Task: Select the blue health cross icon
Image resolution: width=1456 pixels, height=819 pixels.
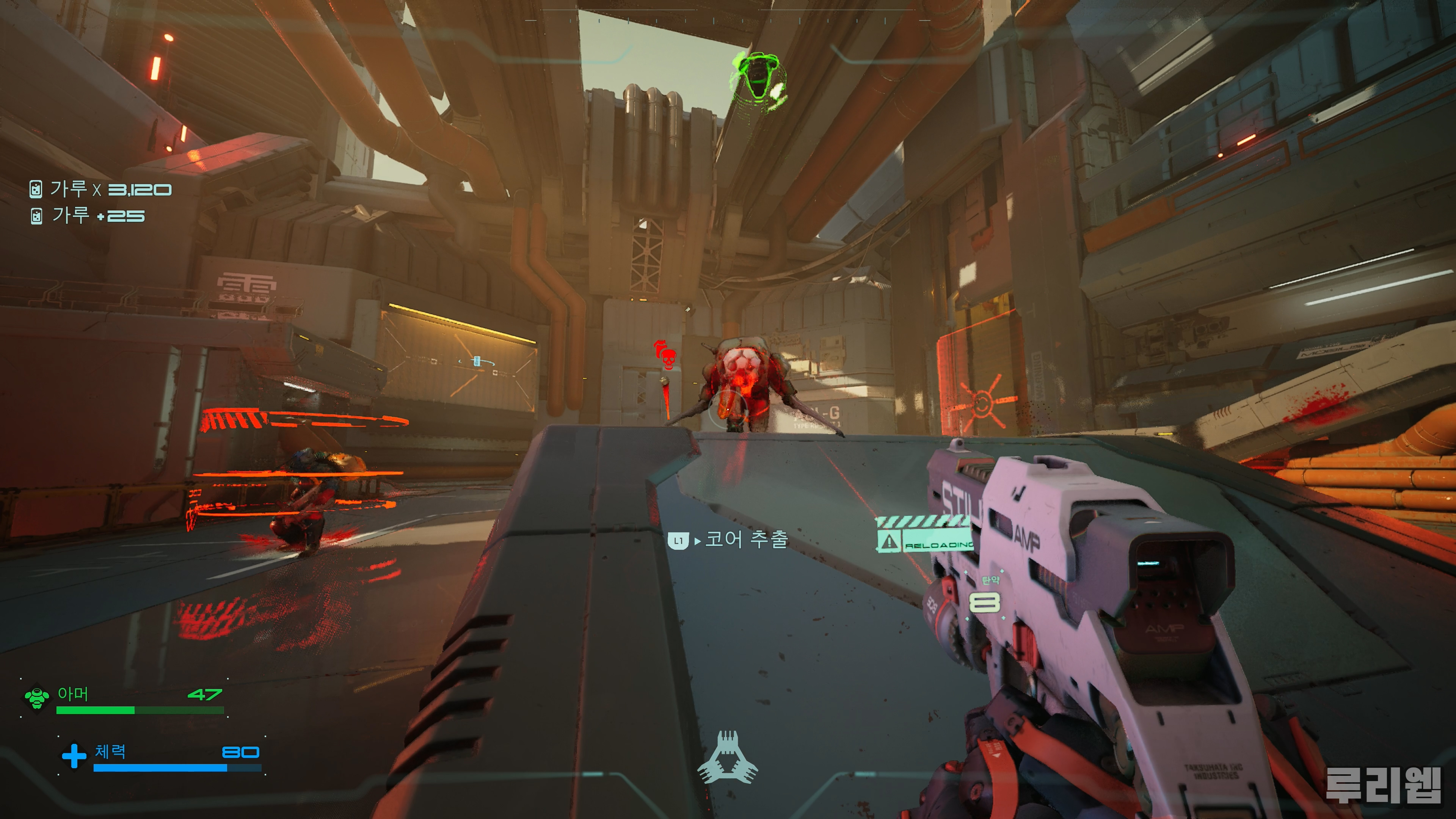Action: 74,756
